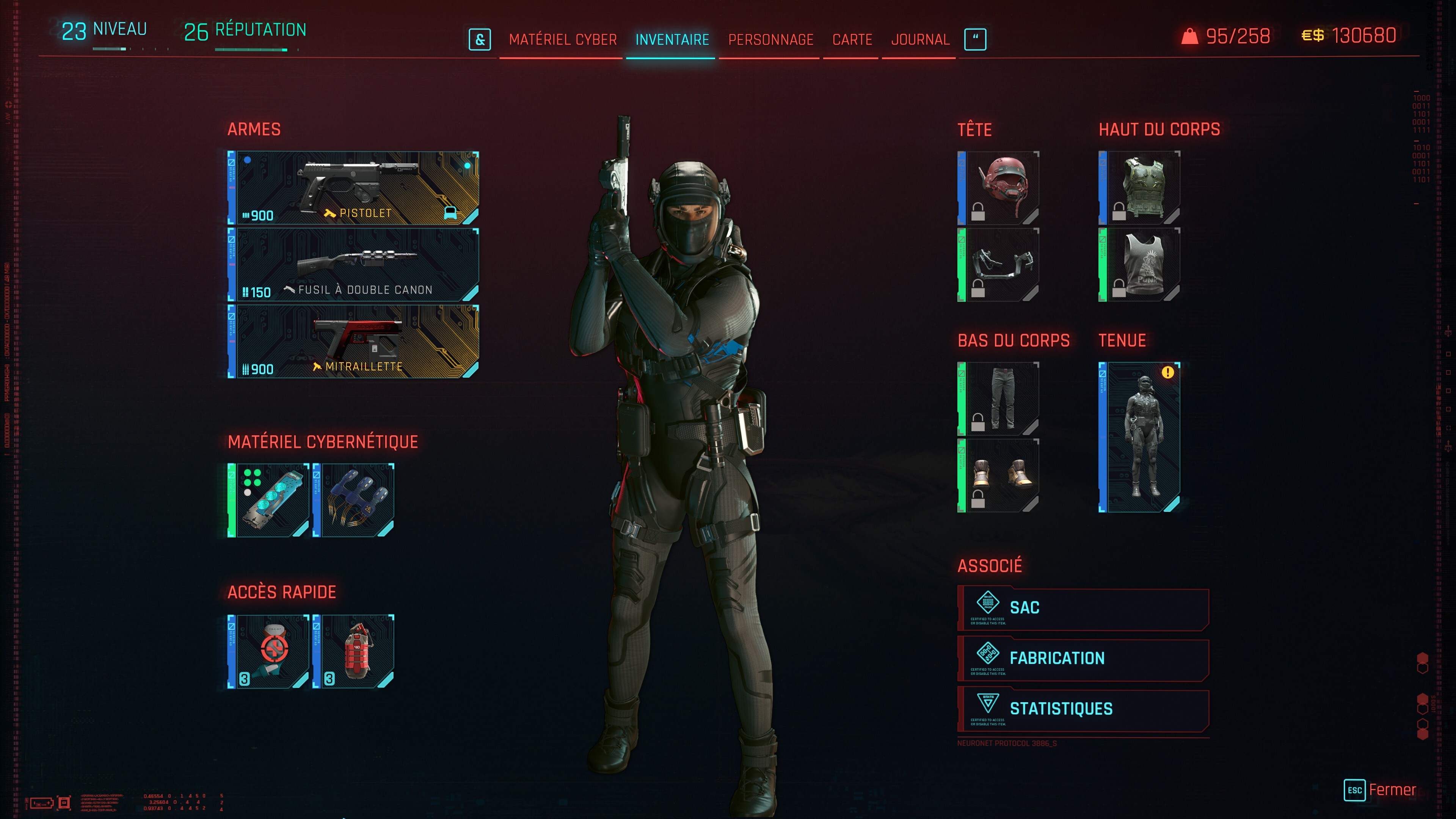Screen dimensions: 1456x819
Task: Open the CARTE tab
Action: tap(851, 39)
